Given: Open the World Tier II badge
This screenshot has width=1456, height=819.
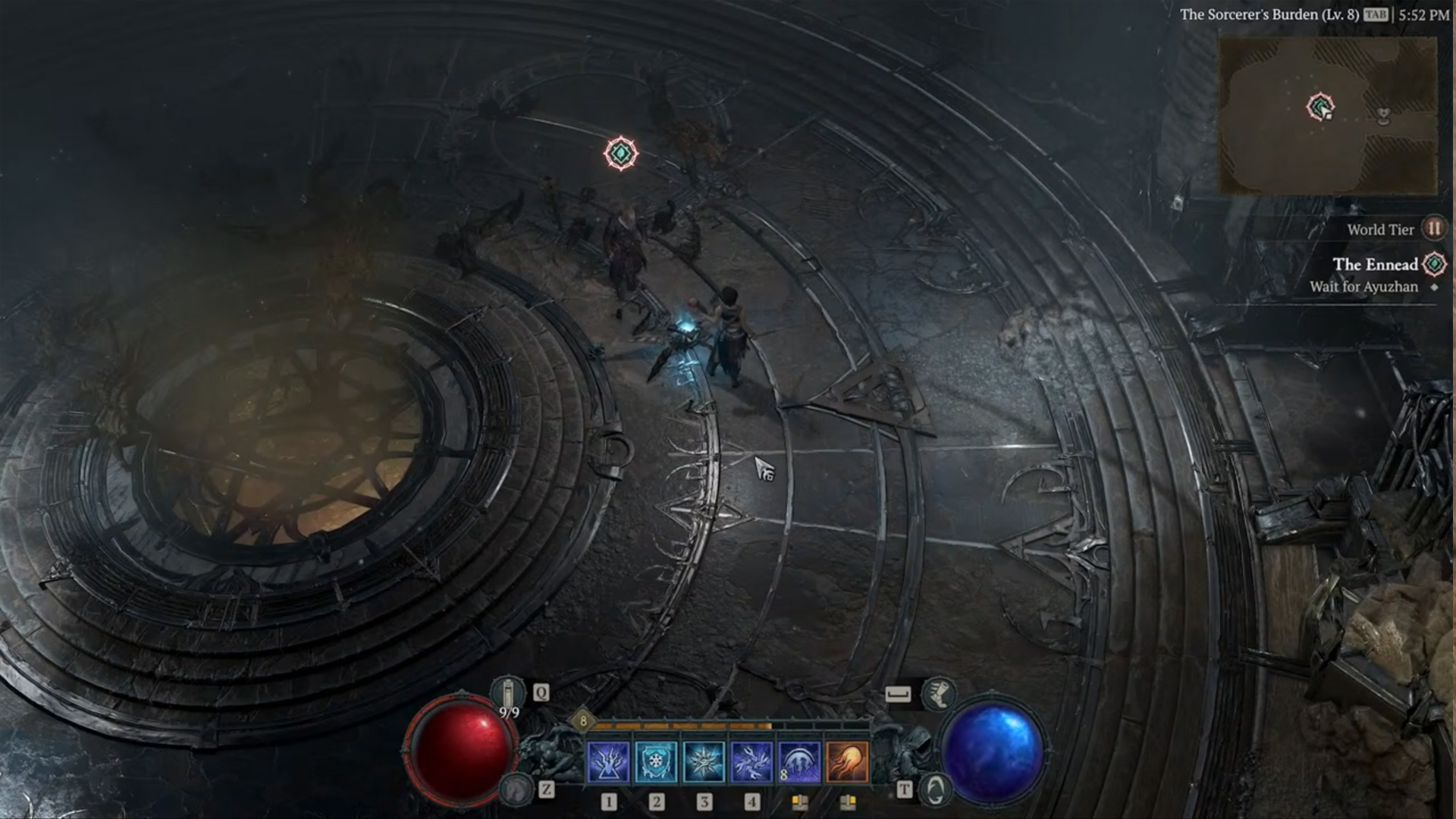Looking at the screenshot, I should [1434, 229].
